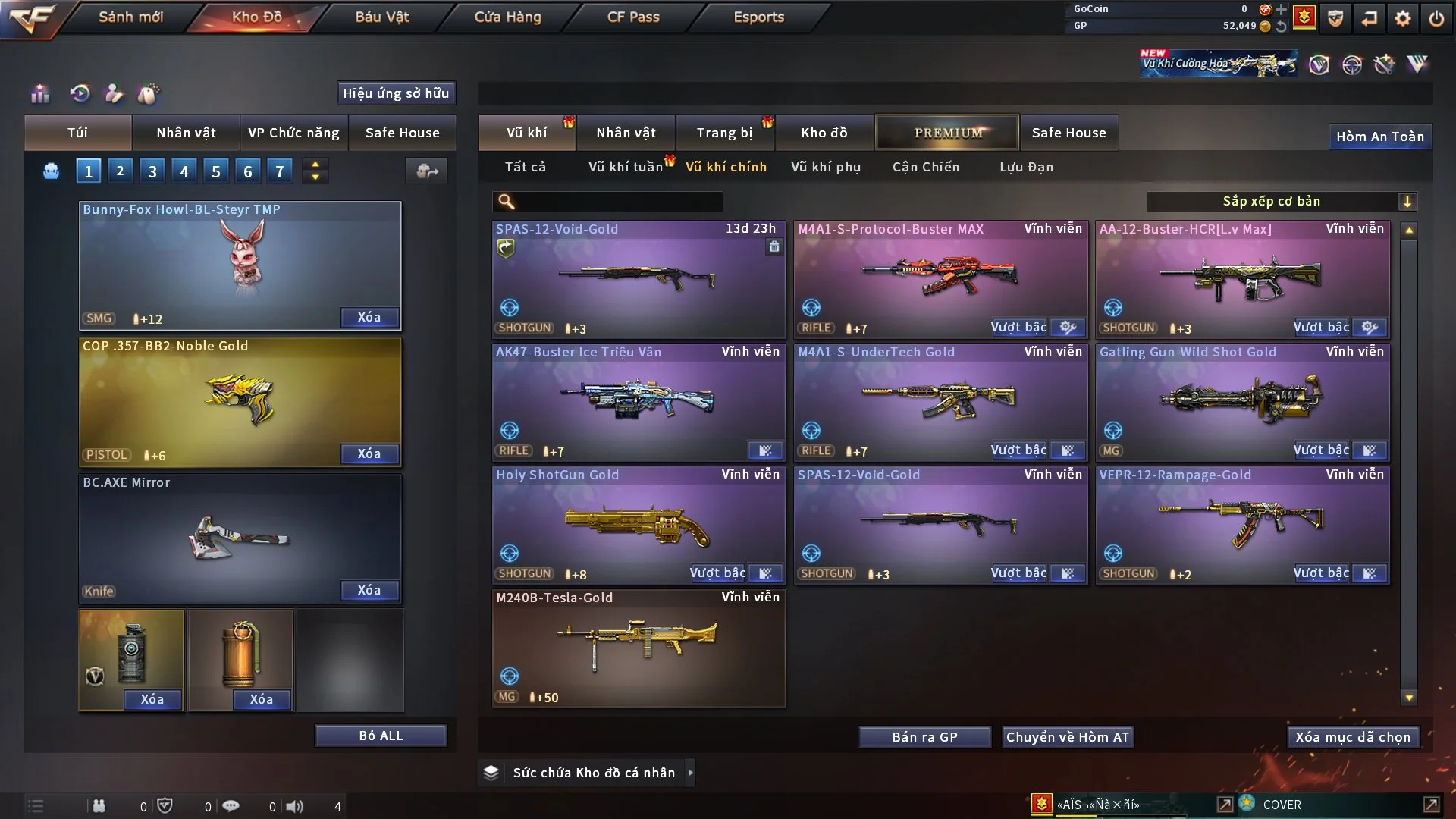Viewport: 1456px width, 819px height.
Task: Open settings via the gear icon
Action: coord(1402,18)
